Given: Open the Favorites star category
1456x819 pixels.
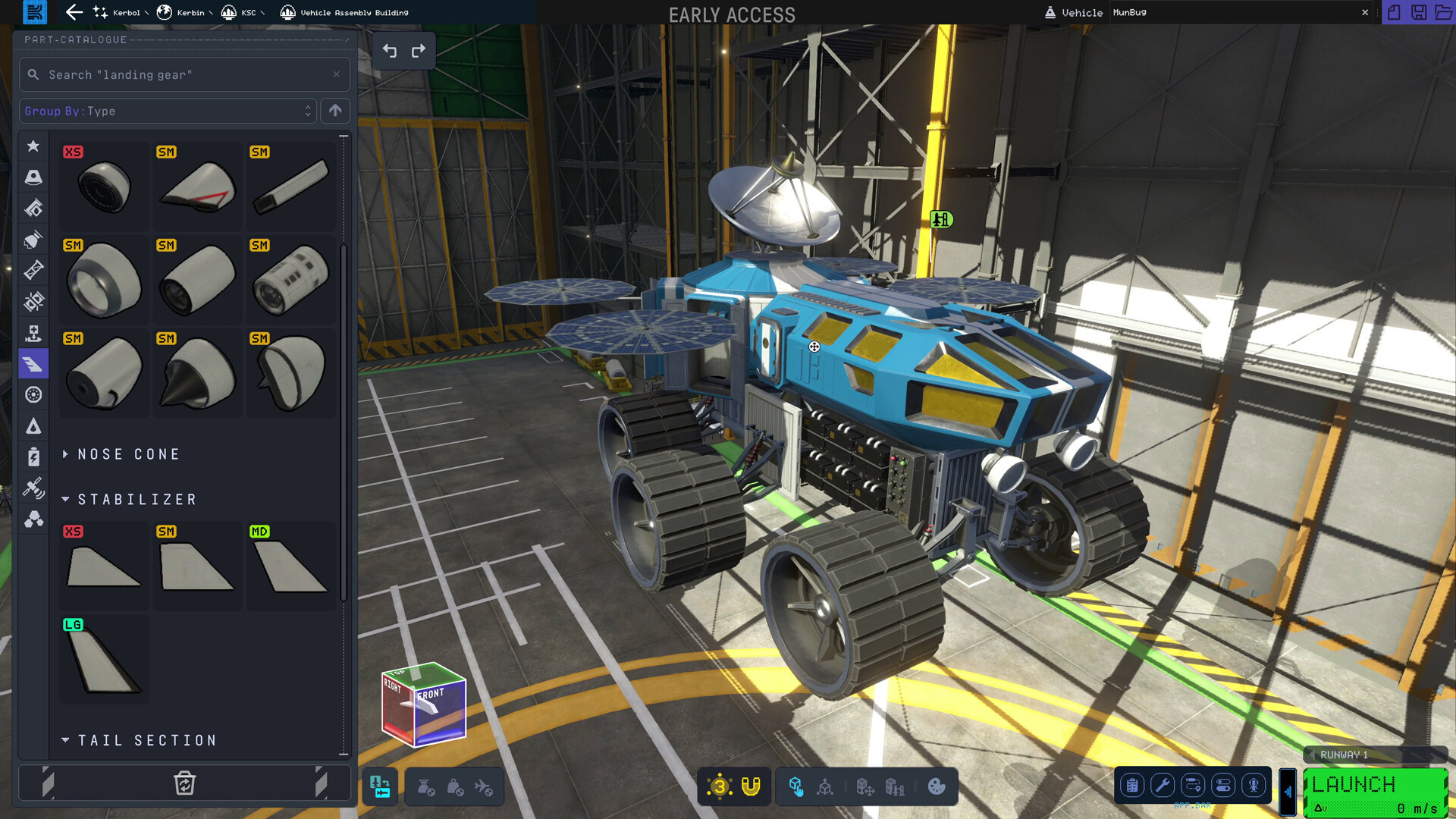Looking at the screenshot, I should point(33,146).
